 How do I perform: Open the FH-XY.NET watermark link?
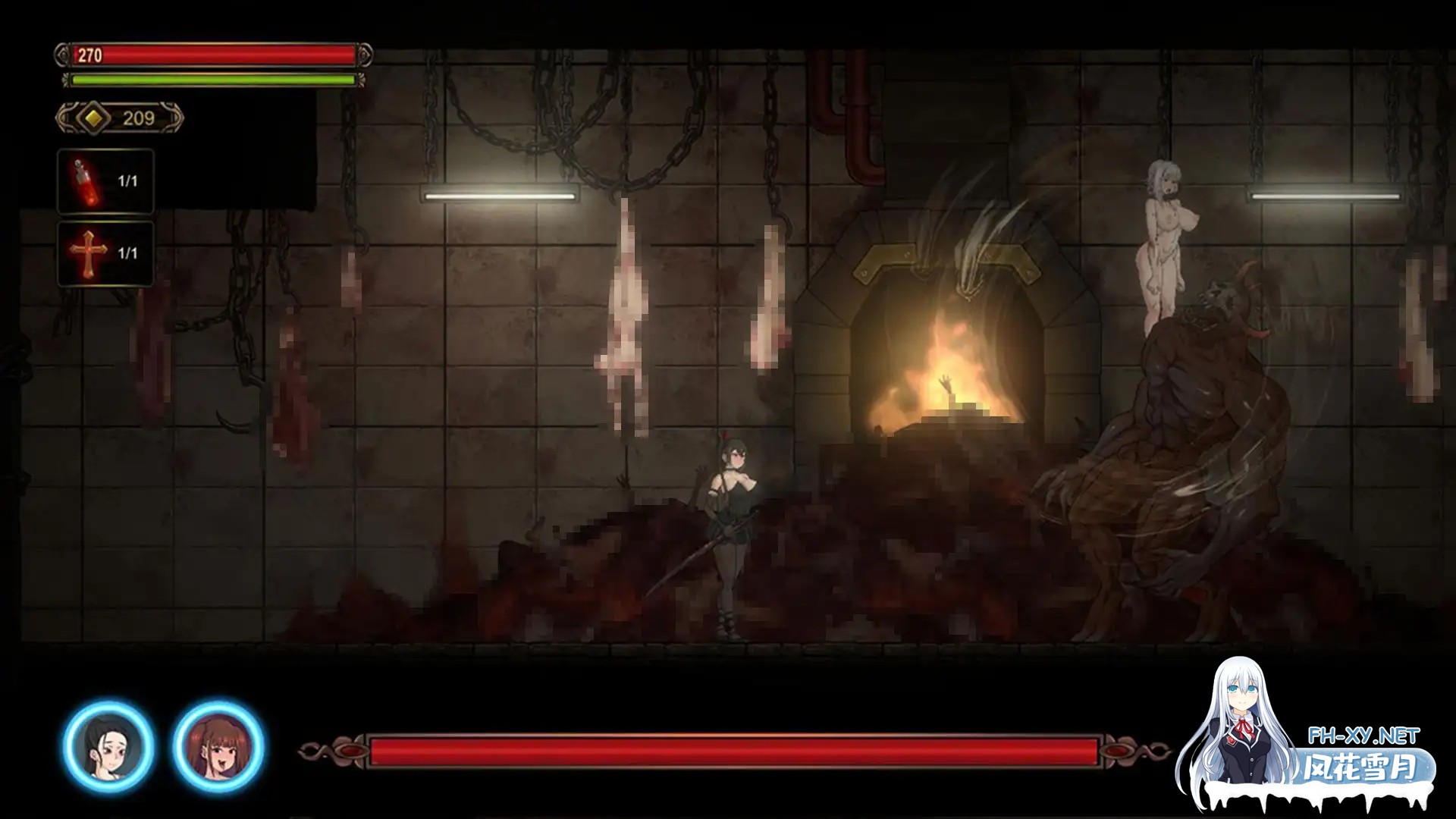click(1363, 736)
